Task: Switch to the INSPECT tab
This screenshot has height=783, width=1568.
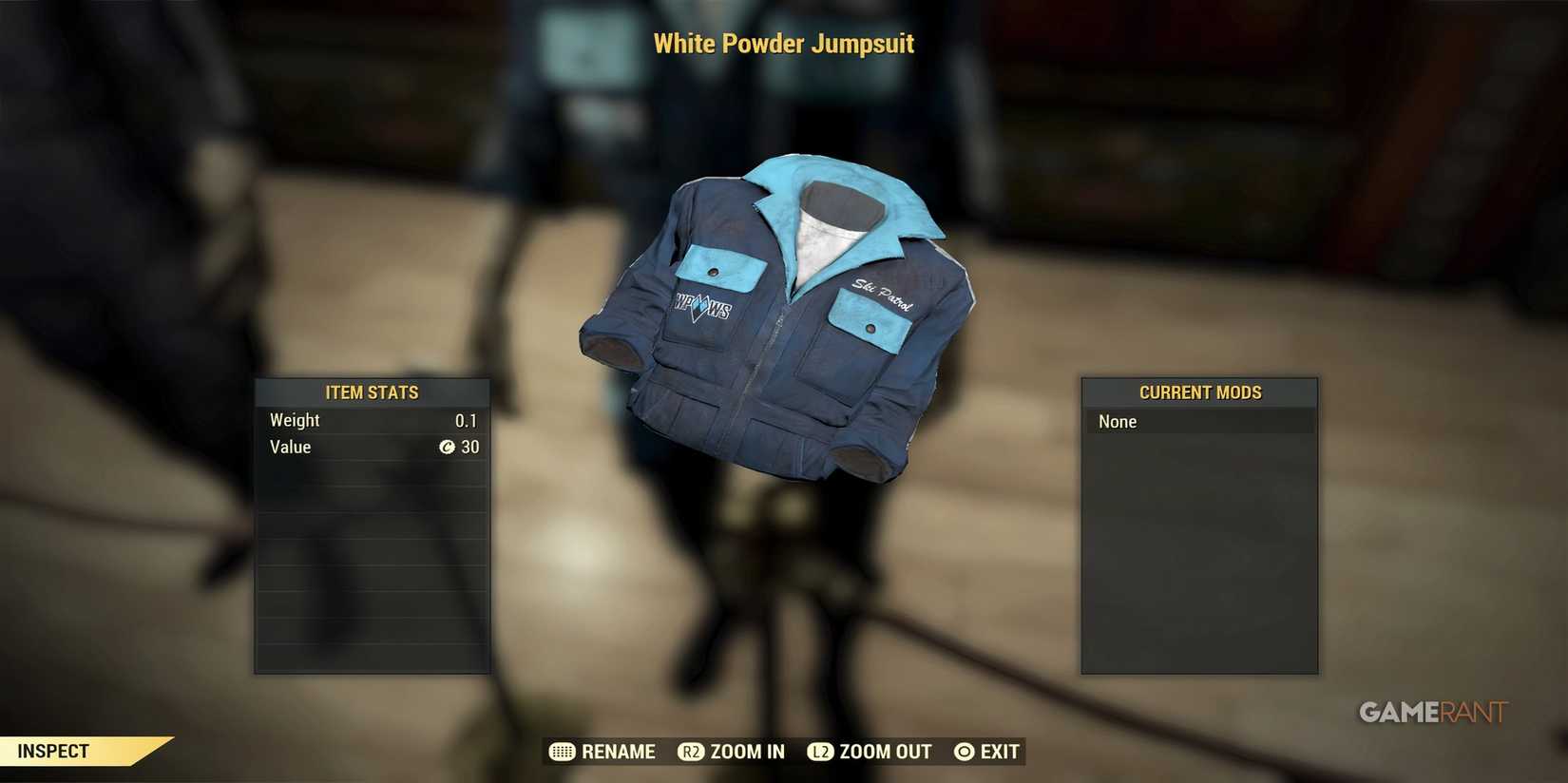Action: pyautogui.click(x=54, y=750)
